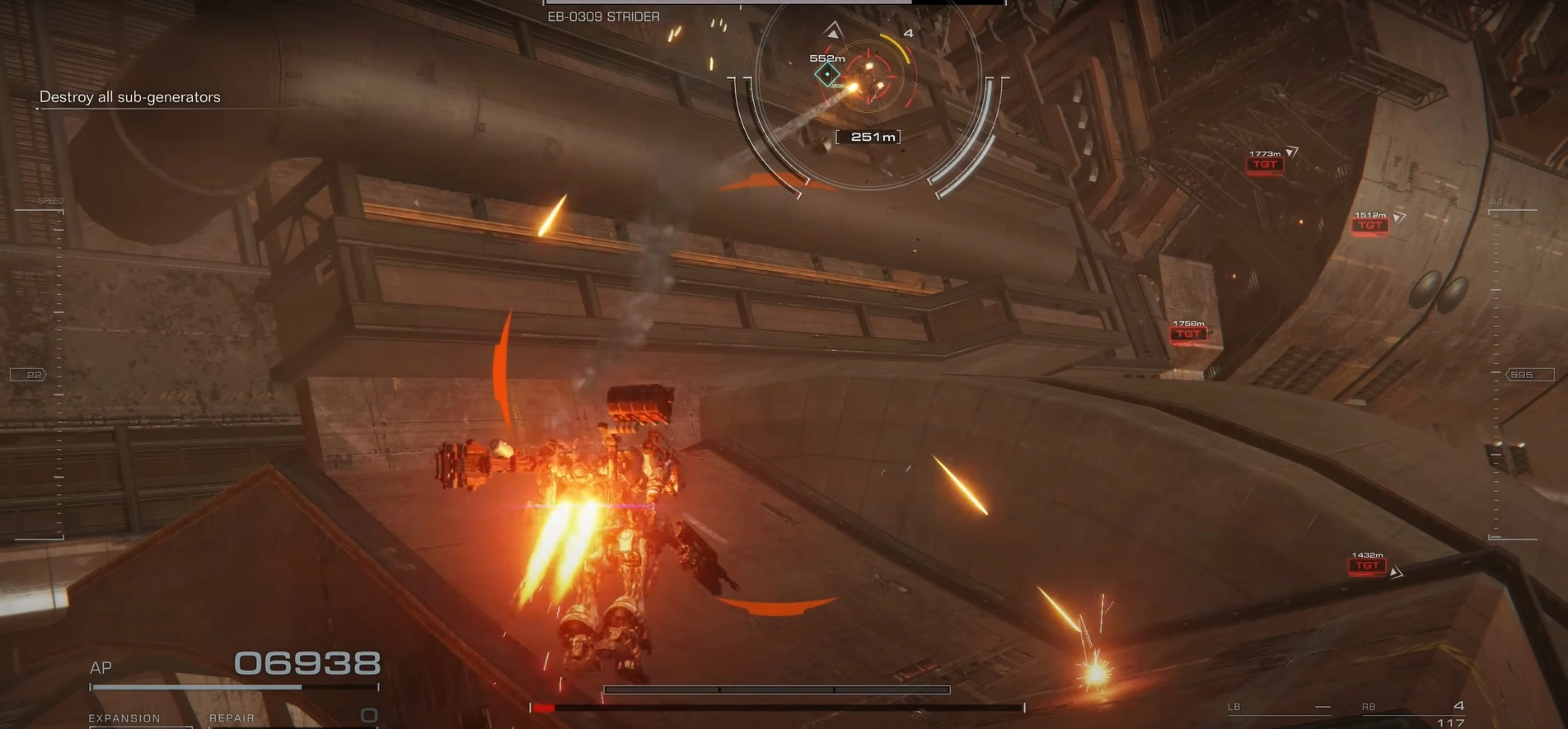The height and width of the screenshot is (729, 1568).
Task: Target the TGT marker at 1432m
Action: point(1367,566)
